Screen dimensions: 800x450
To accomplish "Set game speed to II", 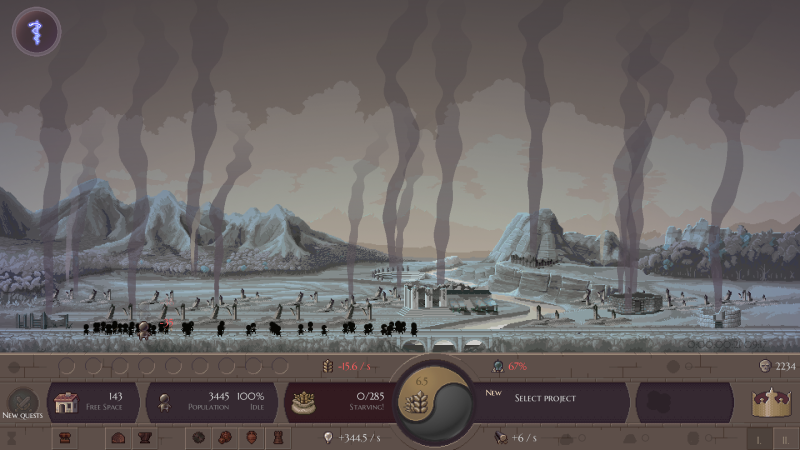I will coord(786,438).
